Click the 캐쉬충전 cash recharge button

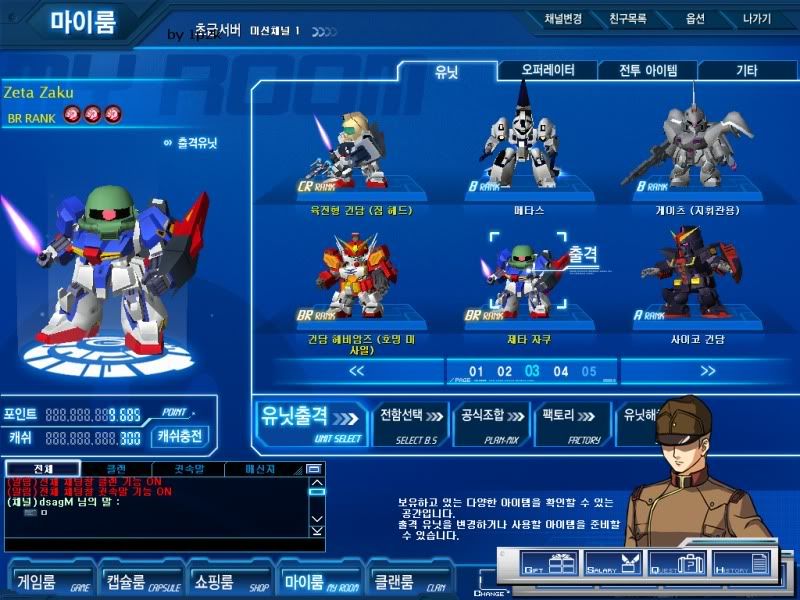point(182,436)
